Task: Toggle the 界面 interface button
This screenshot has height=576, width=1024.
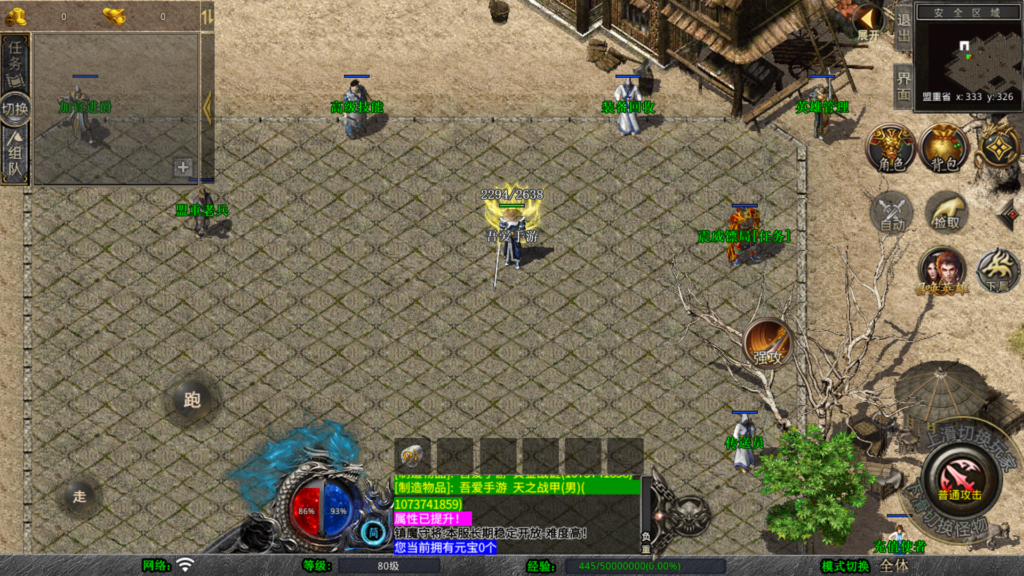Action: pyautogui.click(x=902, y=85)
